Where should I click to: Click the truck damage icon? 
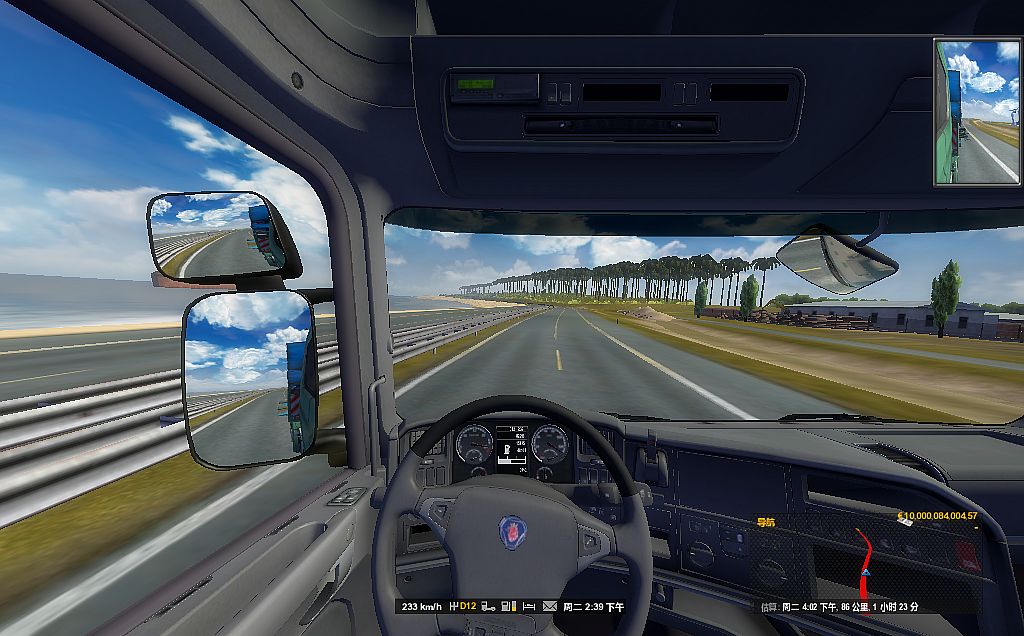pyautogui.click(x=488, y=606)
